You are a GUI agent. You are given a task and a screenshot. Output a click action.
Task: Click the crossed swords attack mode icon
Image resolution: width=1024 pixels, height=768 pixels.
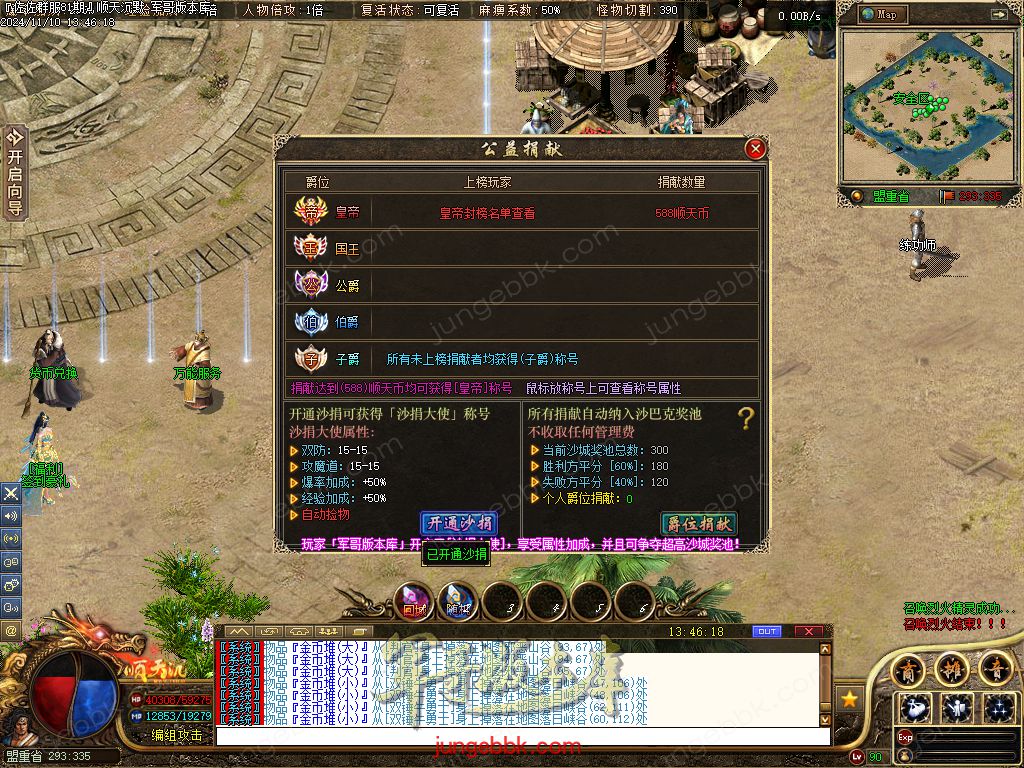[11, 493]
